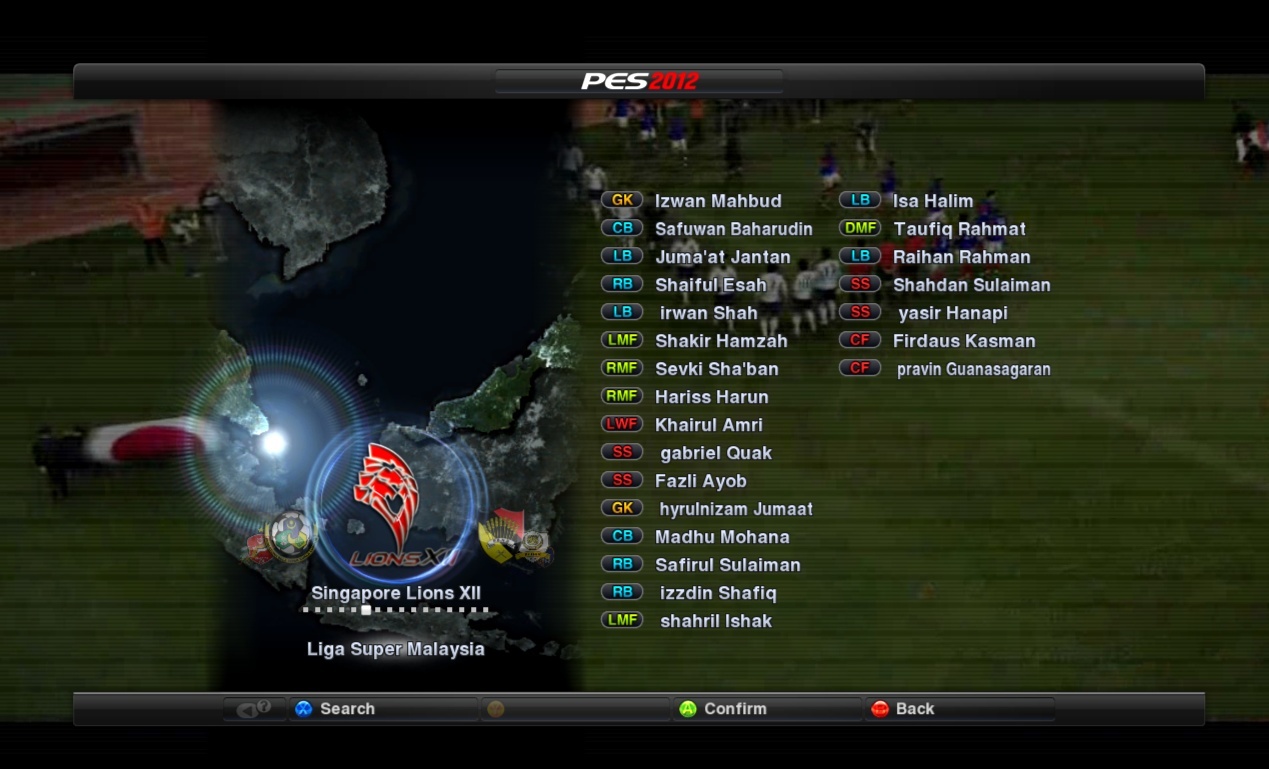Select defensive midfielder Taufiq Rahmat

tap(959, 229)
